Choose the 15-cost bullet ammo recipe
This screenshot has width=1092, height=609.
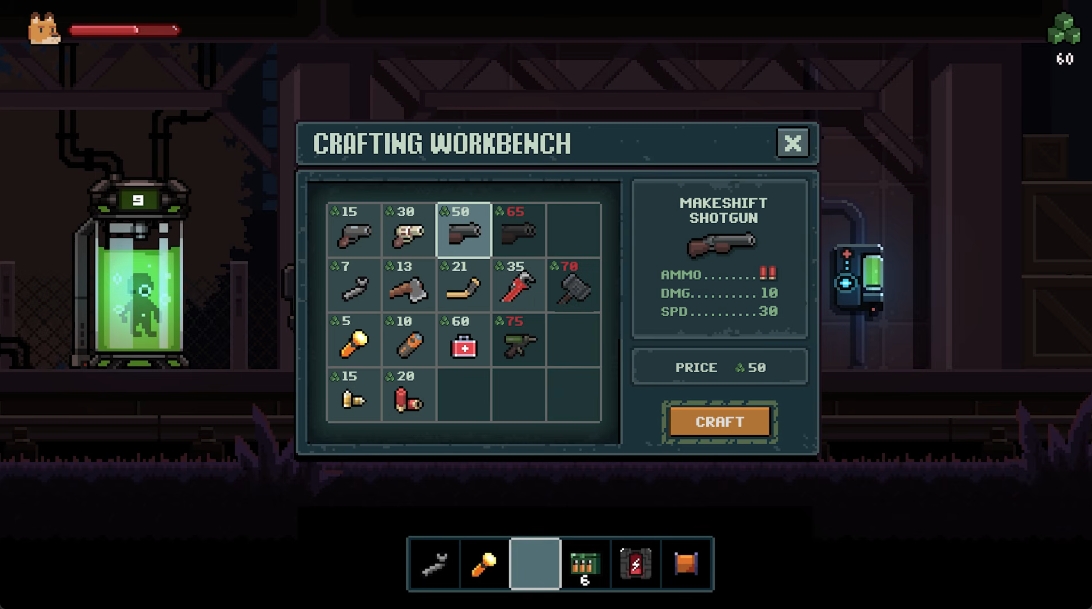354,396
